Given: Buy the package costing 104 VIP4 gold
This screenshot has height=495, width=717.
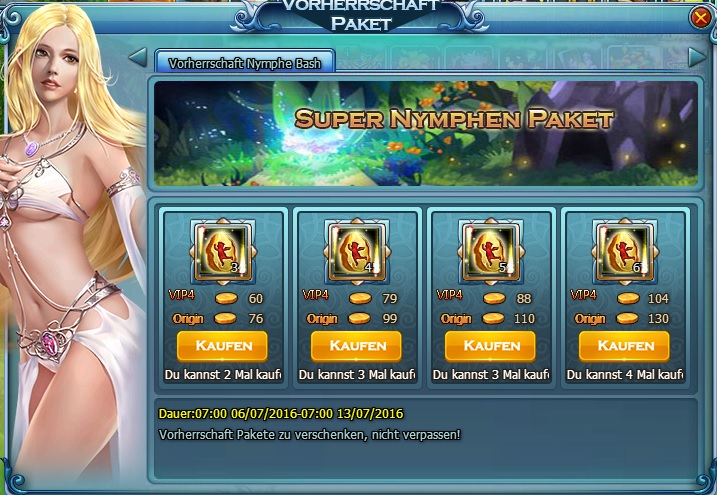Looking at the screenshot, I should point(624,346).
